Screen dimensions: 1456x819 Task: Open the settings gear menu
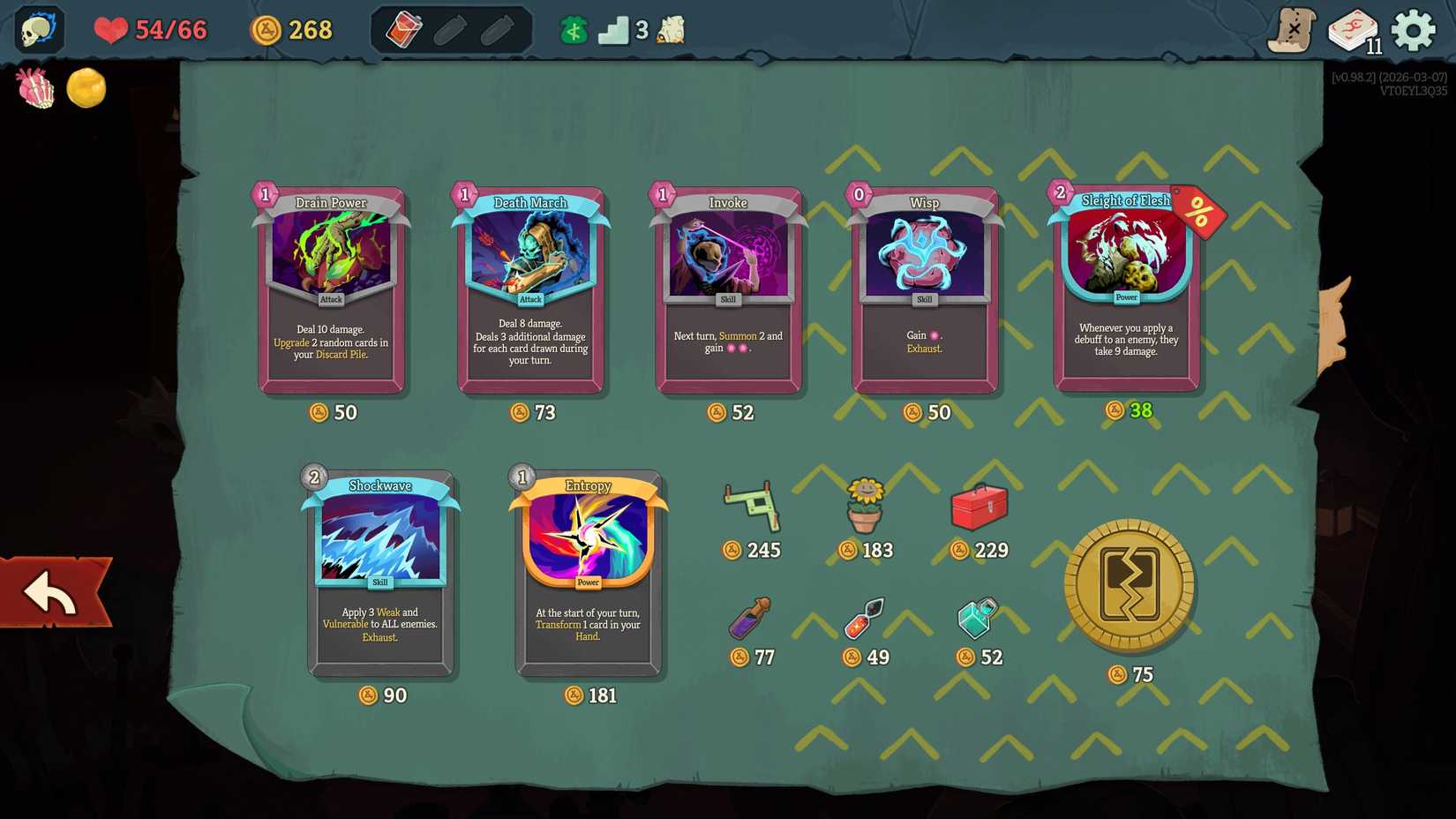(x=1413, y=29)
